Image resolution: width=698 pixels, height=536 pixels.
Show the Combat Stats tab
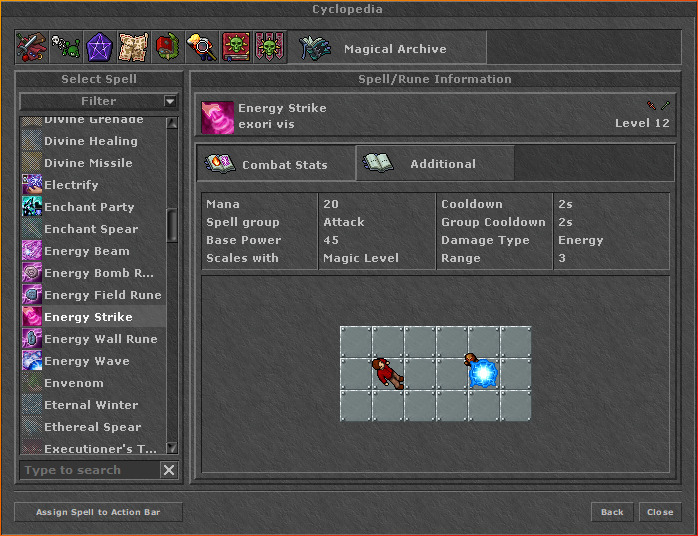pyautogui.click(x=276, y=164)
